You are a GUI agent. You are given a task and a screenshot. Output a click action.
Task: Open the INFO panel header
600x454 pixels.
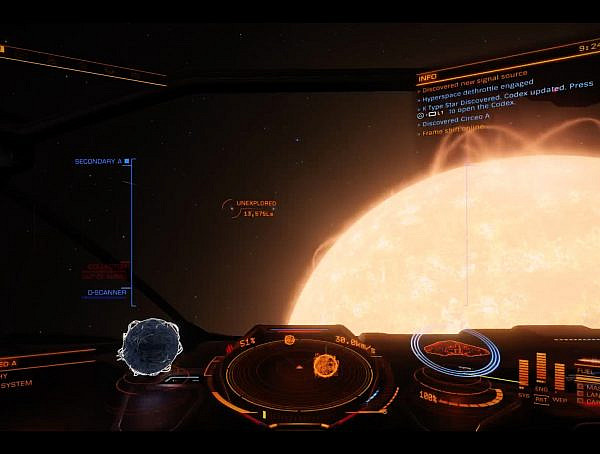coord(428,77)
